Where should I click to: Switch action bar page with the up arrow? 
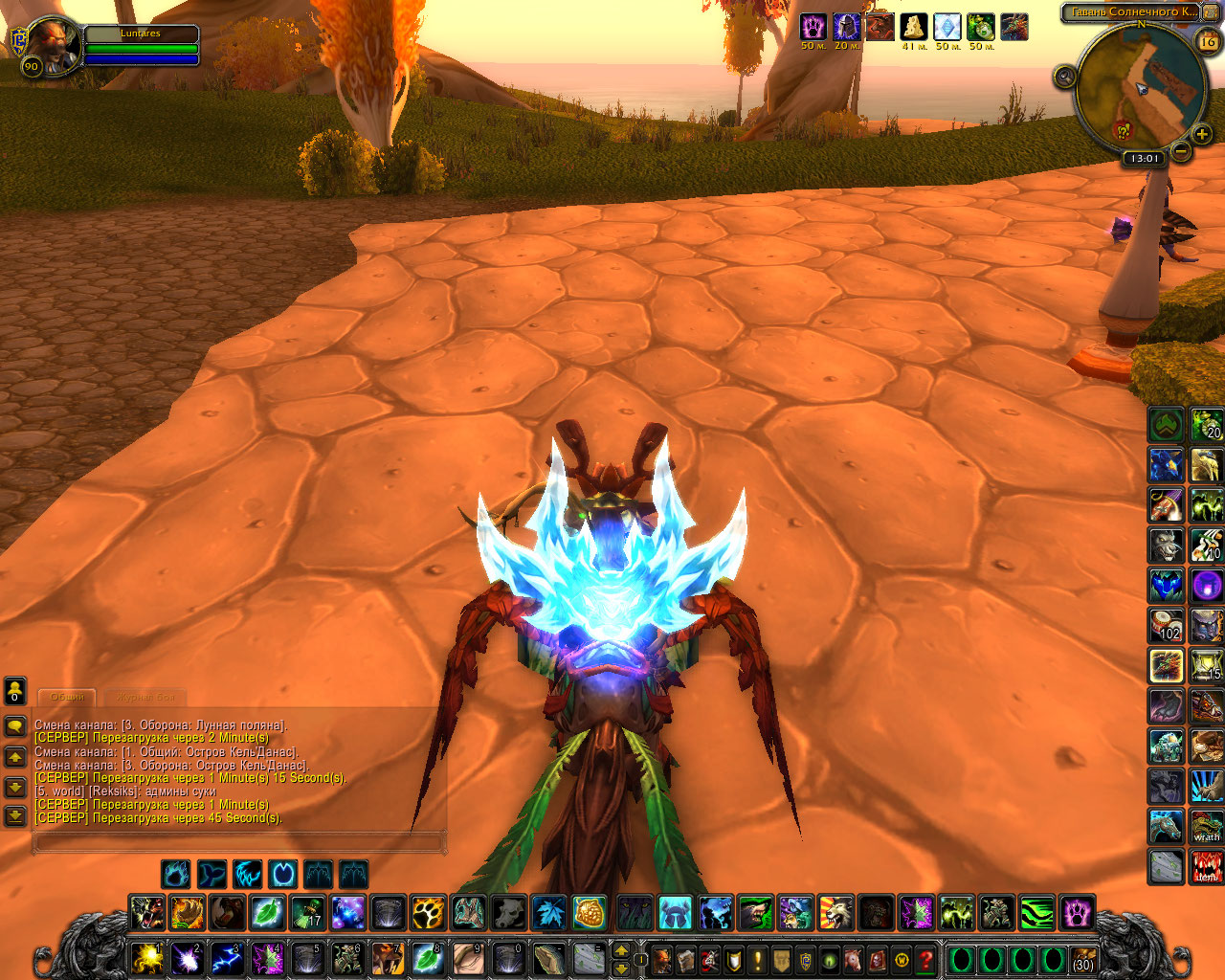(x=621, y=950)
